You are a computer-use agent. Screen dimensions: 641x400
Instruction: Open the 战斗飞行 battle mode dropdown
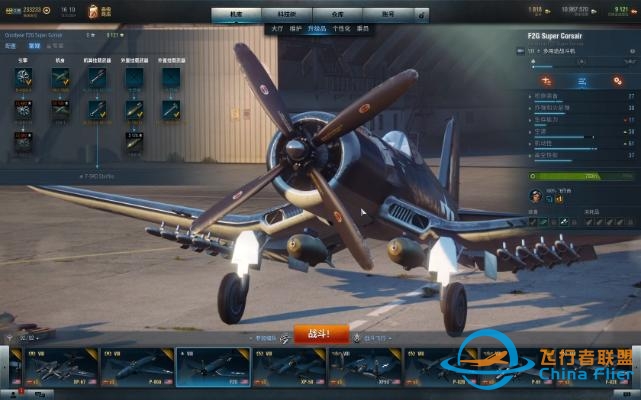coord(375,338)
